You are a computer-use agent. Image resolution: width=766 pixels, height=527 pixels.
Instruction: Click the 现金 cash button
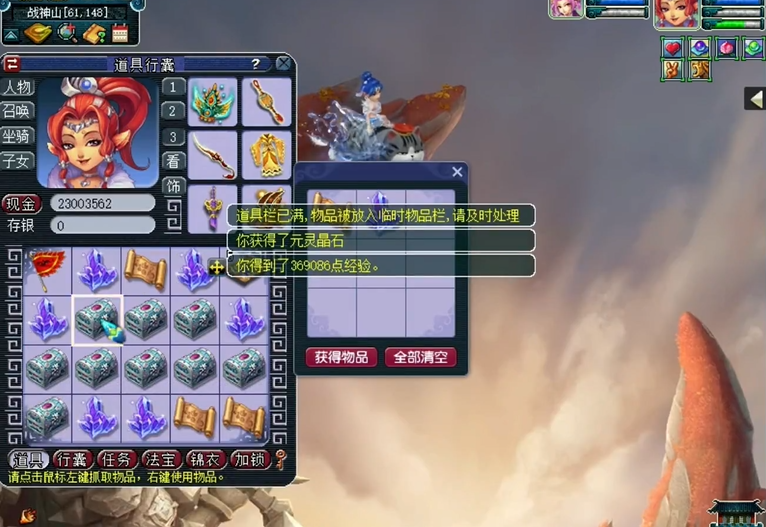click(20, 203)
